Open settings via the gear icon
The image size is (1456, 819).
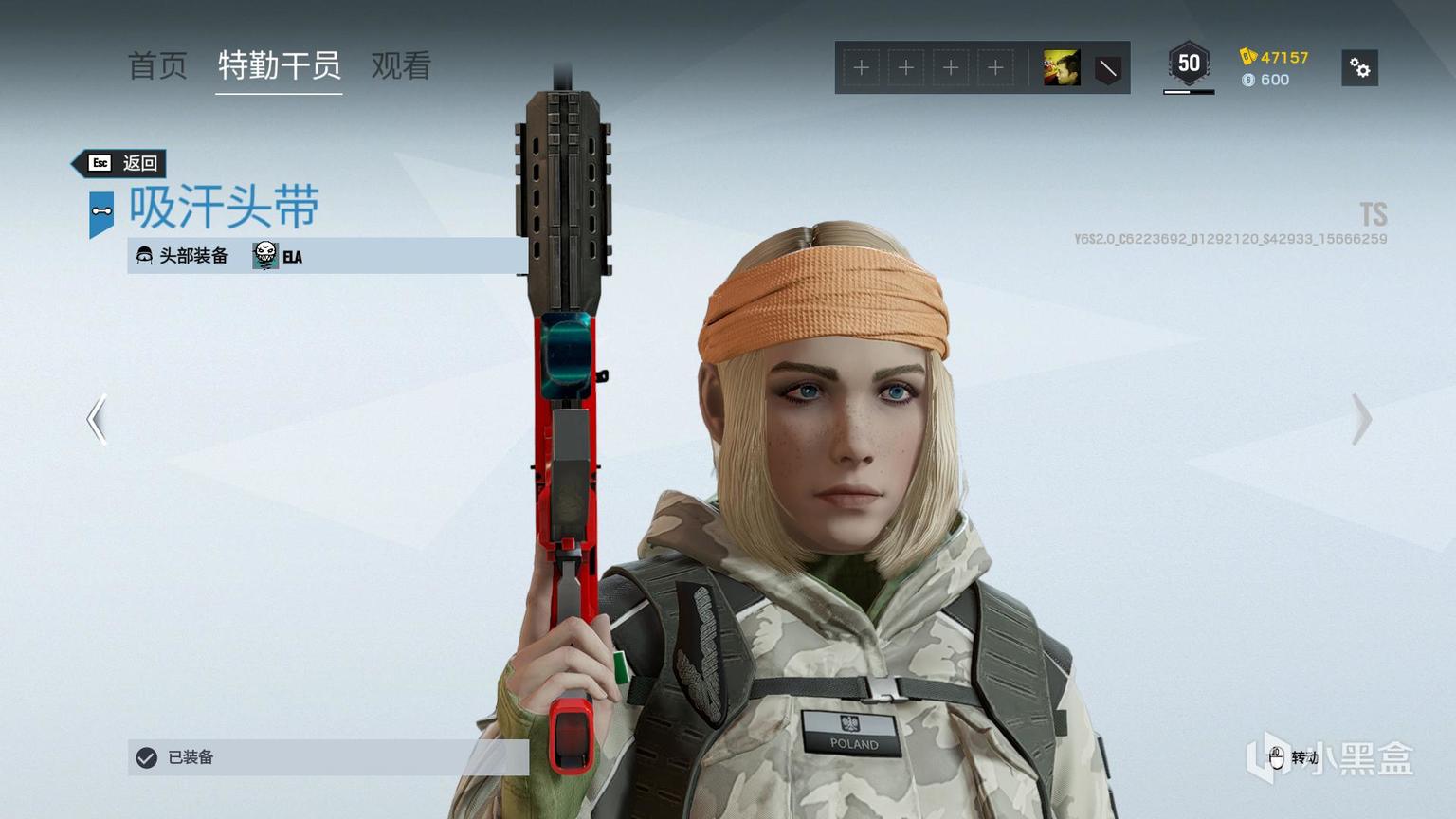tap(1359, 68)
